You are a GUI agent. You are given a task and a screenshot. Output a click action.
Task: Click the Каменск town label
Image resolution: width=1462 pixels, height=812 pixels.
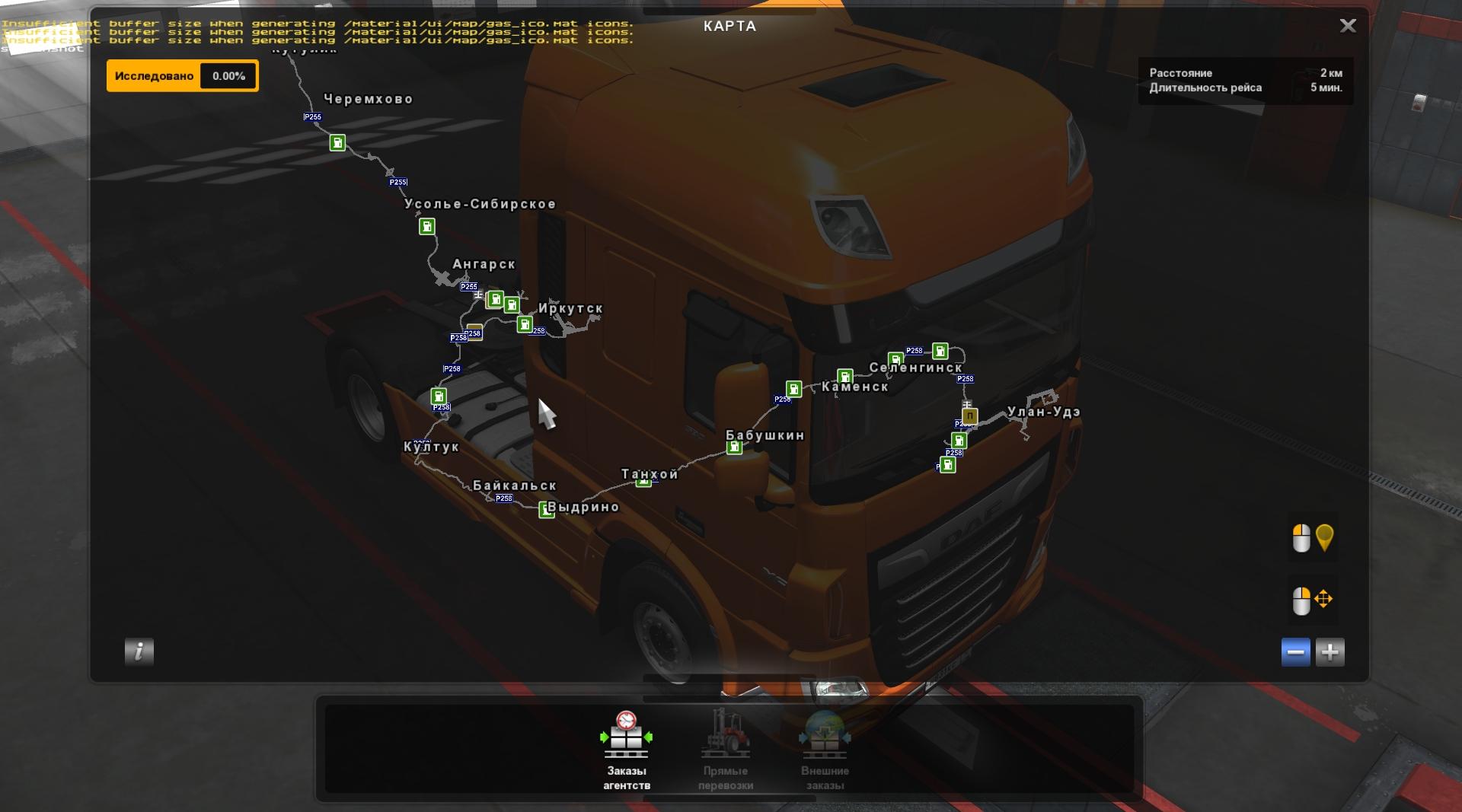854,387
